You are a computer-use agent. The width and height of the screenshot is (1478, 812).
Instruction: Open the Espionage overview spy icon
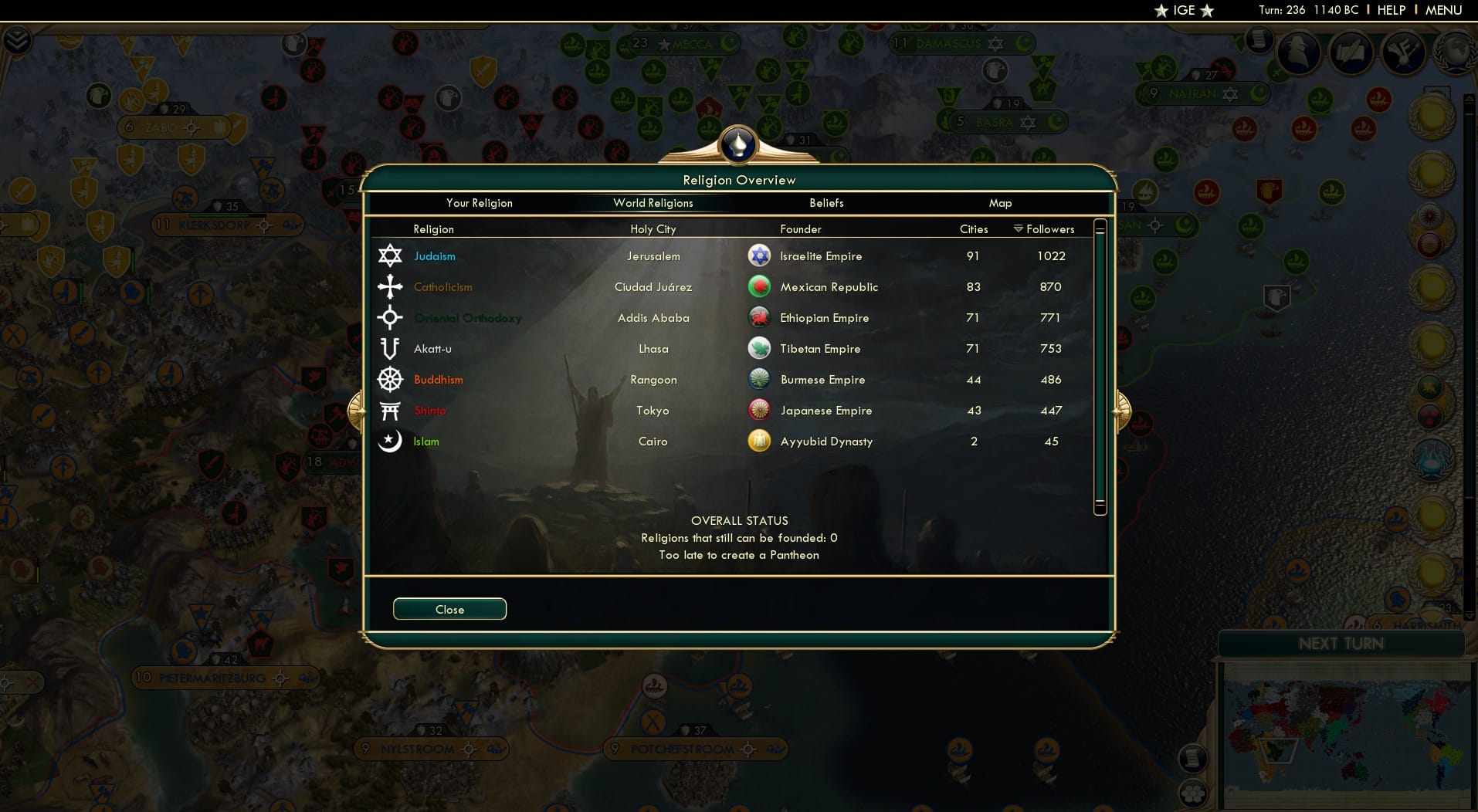[x=1298, y=52]
